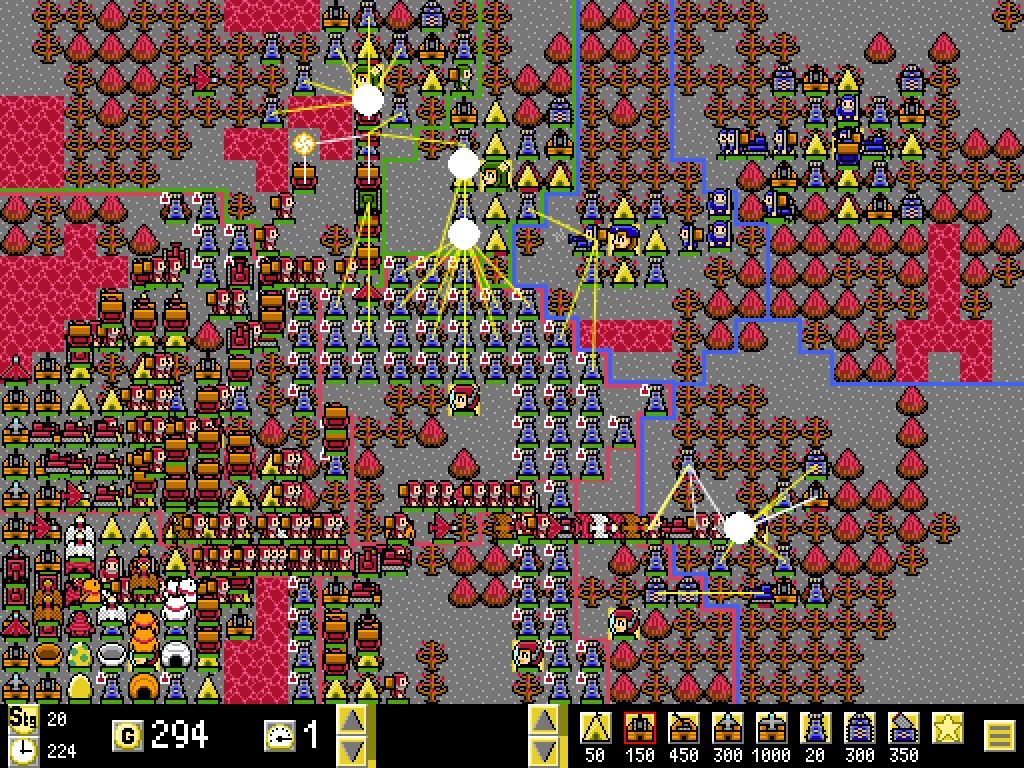Image resolution: width=1024 pixels, height=768 pixels.
Task: Pick the blue cannon building costing 350
Action: [904, 728]
